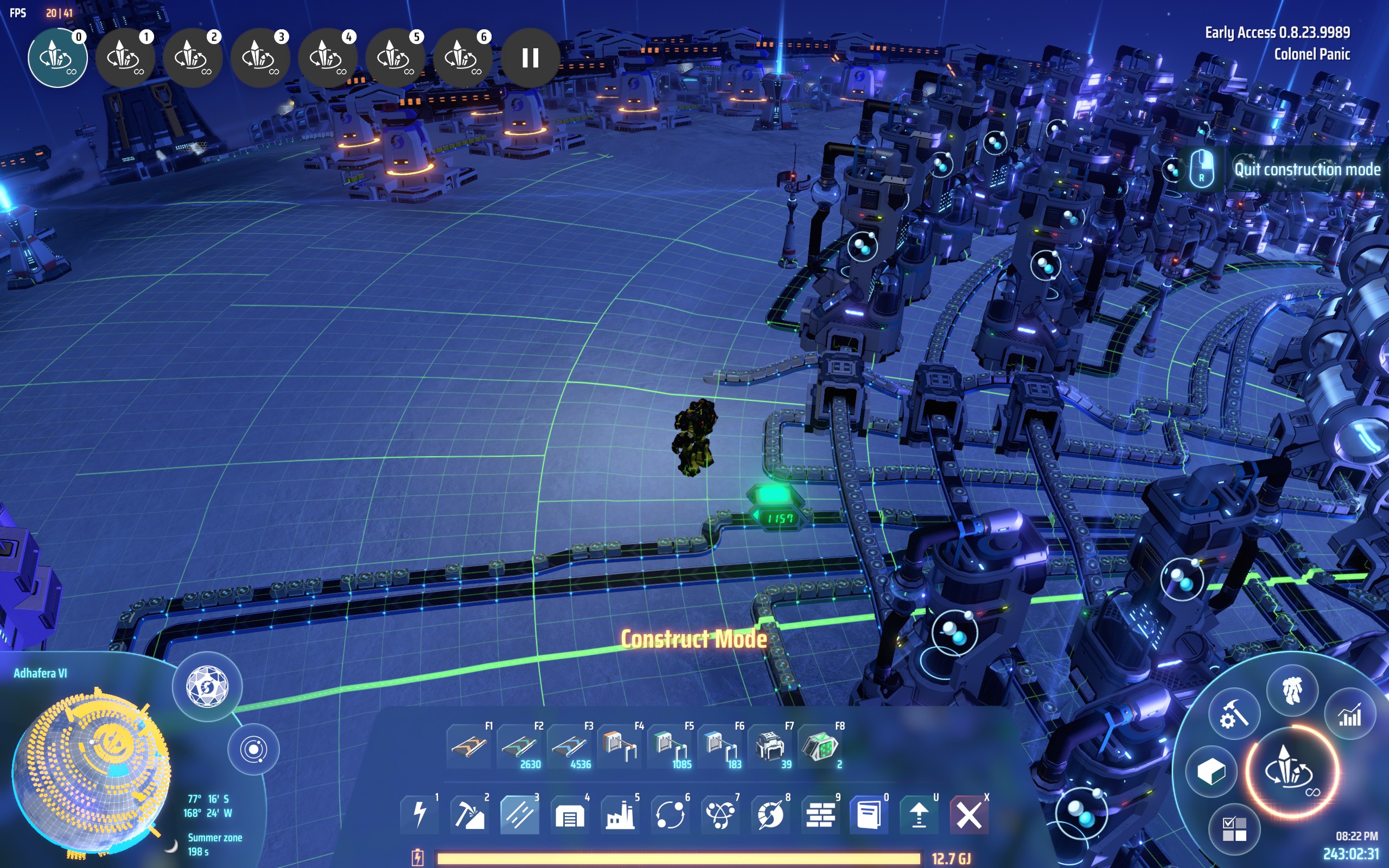Close construct mode with the X button
This screenshot has height=868, width=1389.
969,814
